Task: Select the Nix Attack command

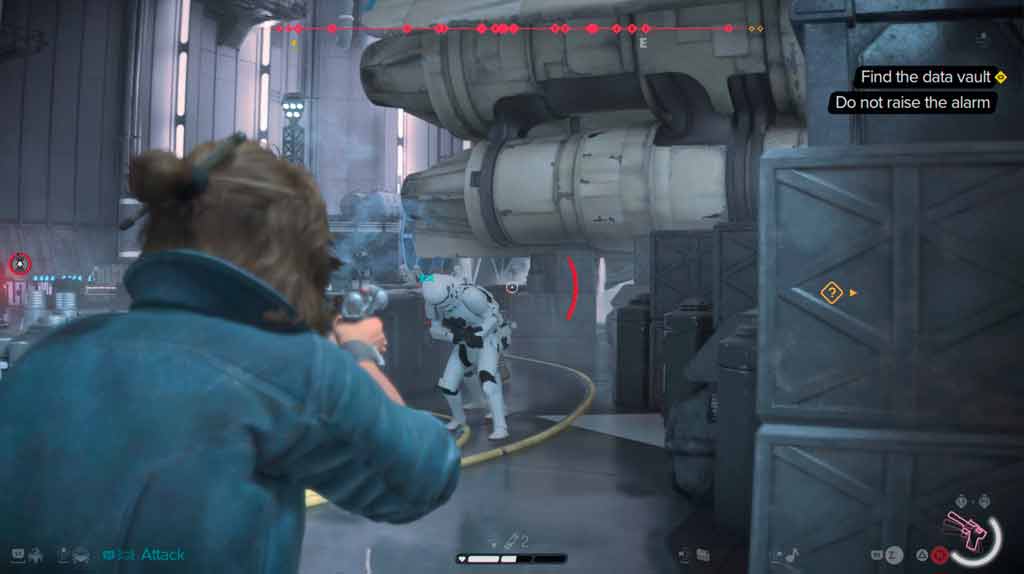Action: coord(161,554)
